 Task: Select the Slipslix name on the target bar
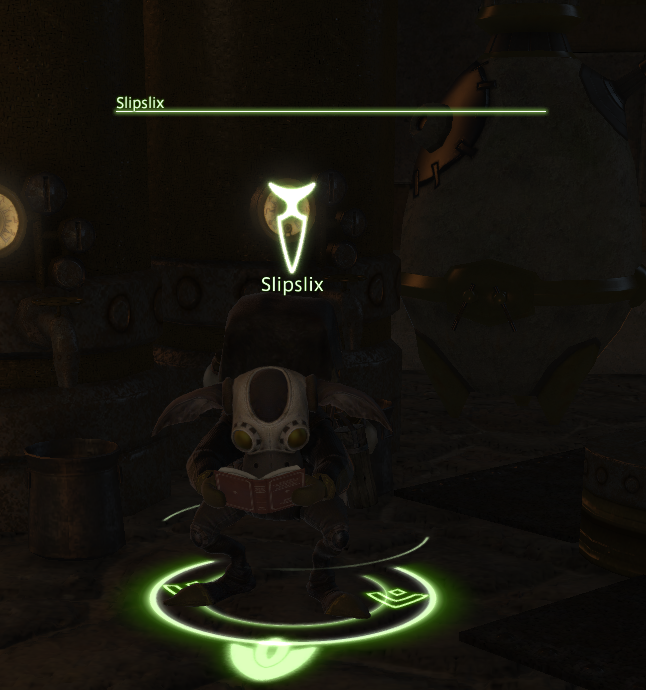[140, 102]
